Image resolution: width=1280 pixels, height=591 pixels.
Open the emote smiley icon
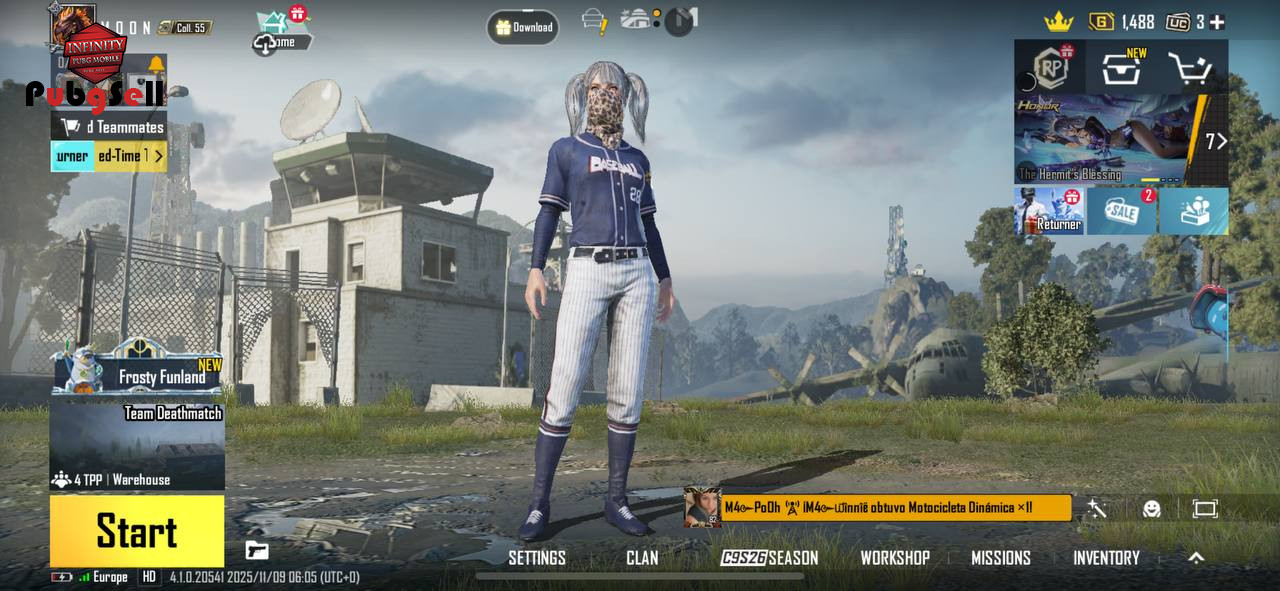[x=1152, y=509]
